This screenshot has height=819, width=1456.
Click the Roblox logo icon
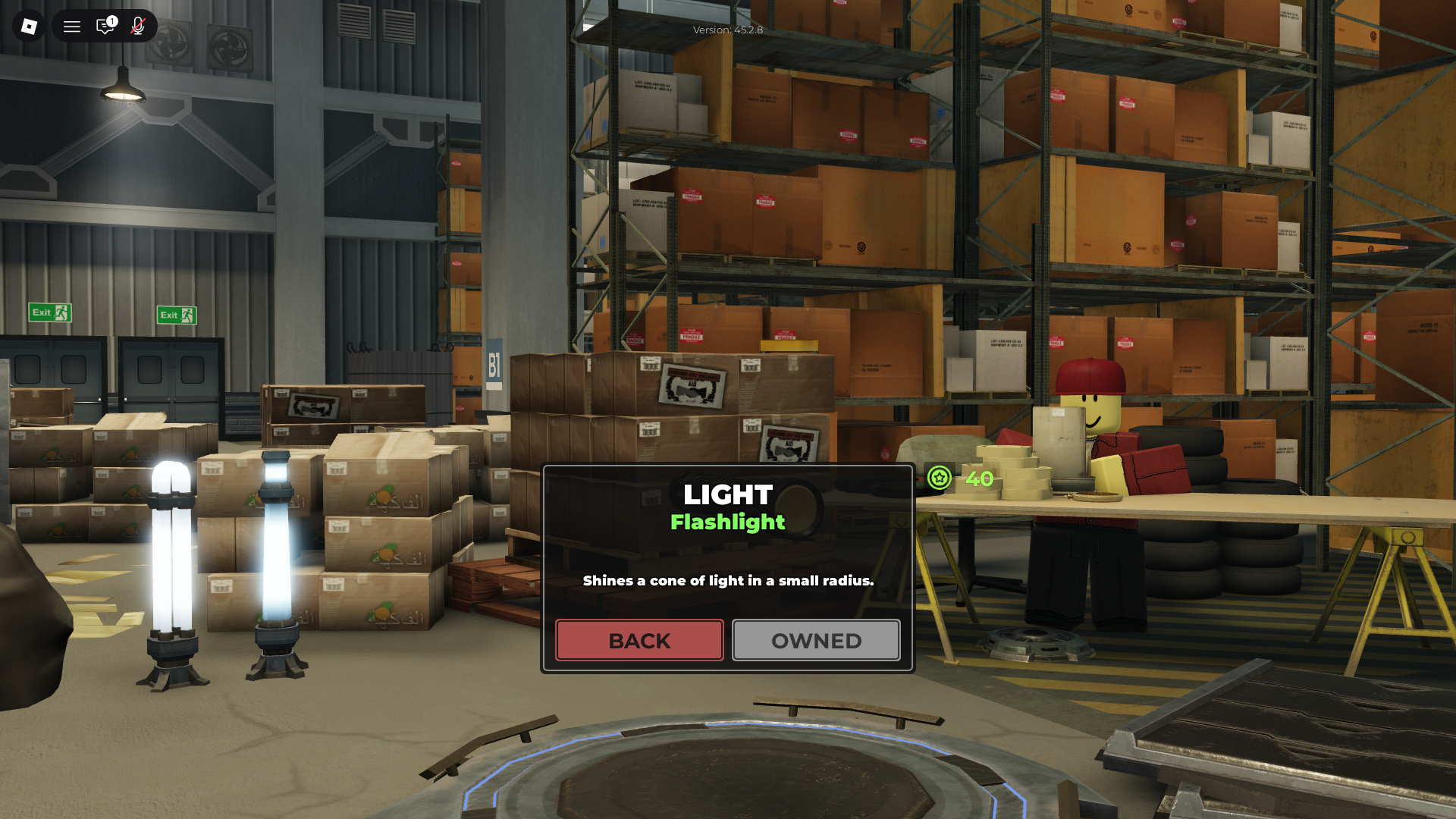[28, 26]
